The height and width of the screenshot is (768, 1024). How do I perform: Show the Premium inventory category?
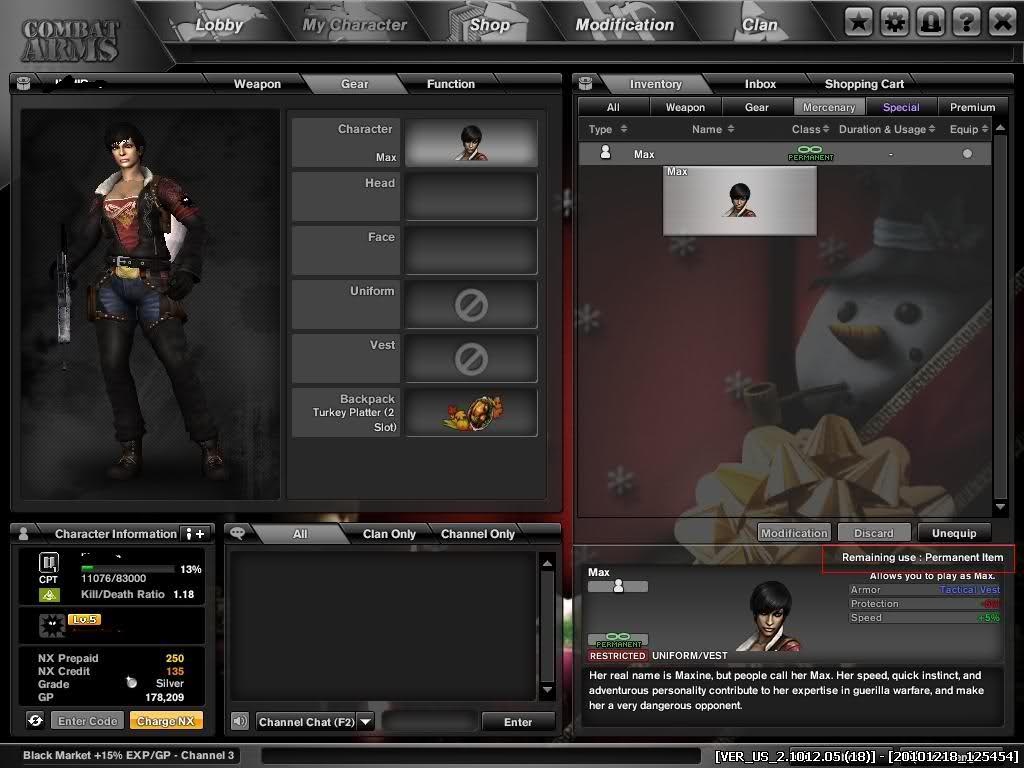tap(972, 107)
